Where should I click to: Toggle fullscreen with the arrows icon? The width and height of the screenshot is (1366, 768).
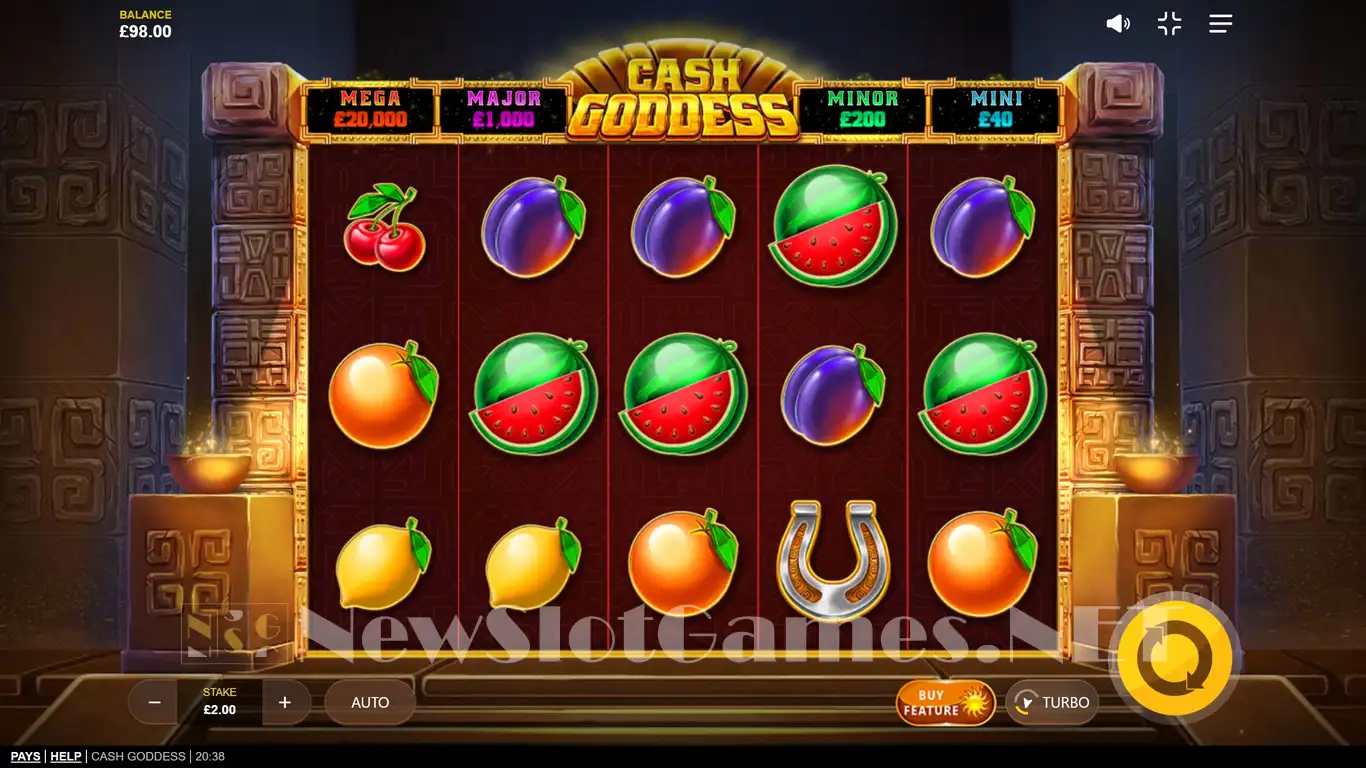(x=1169, y=24)
